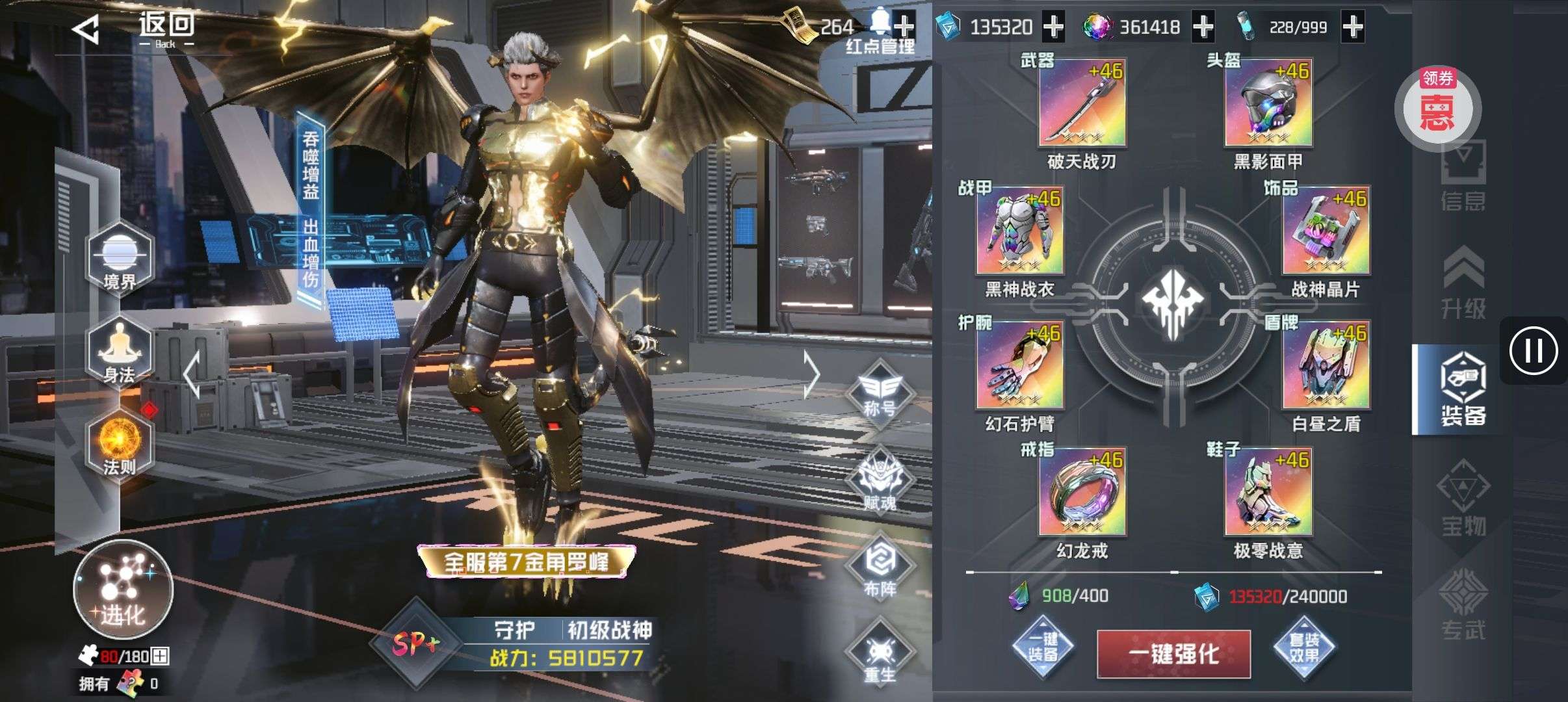Select the 黑影面甲 helmet slot

pos(1268,104)
